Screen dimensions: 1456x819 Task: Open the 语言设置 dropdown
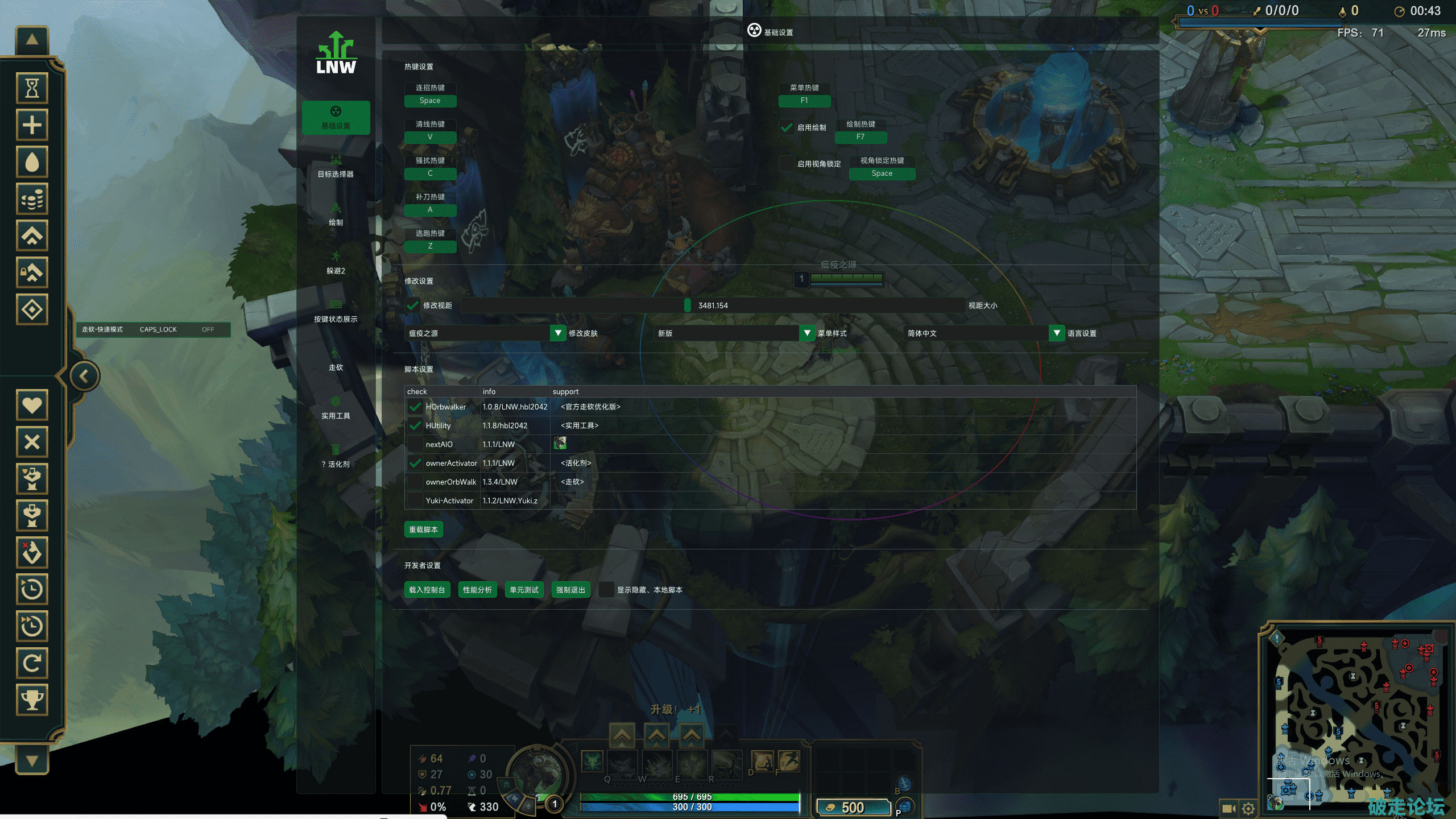(x=1056, y=333)
